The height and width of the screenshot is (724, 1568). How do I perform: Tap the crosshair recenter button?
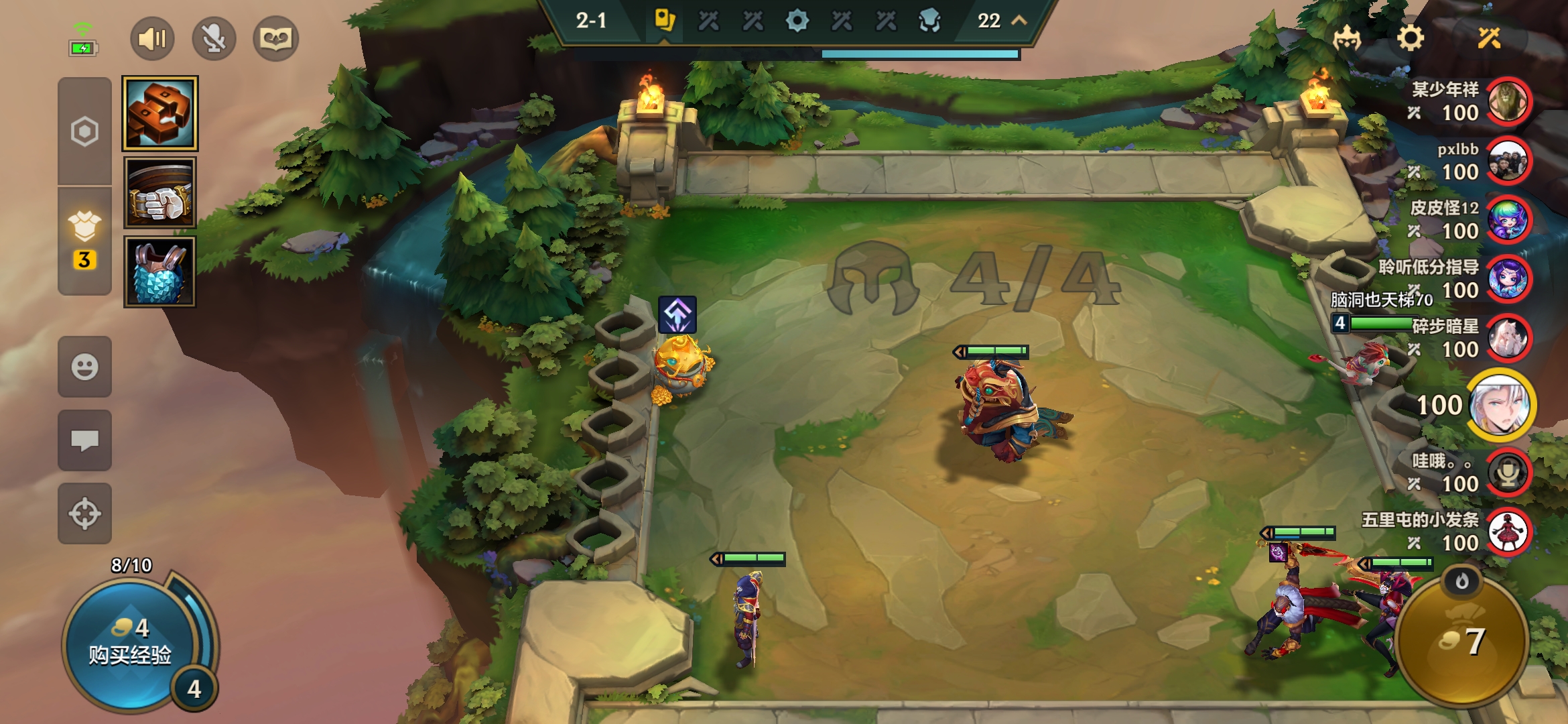pos(84,514)
